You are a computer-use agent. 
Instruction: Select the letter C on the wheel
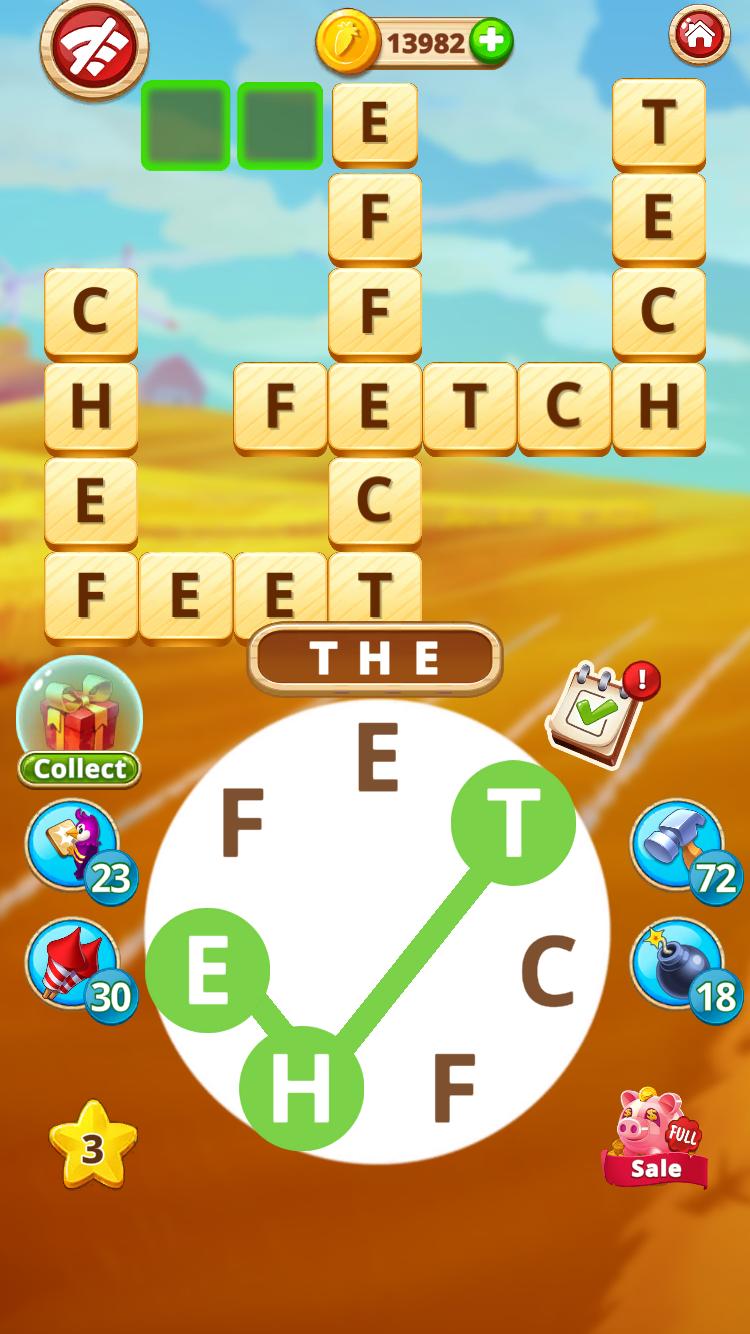point(548,972)
